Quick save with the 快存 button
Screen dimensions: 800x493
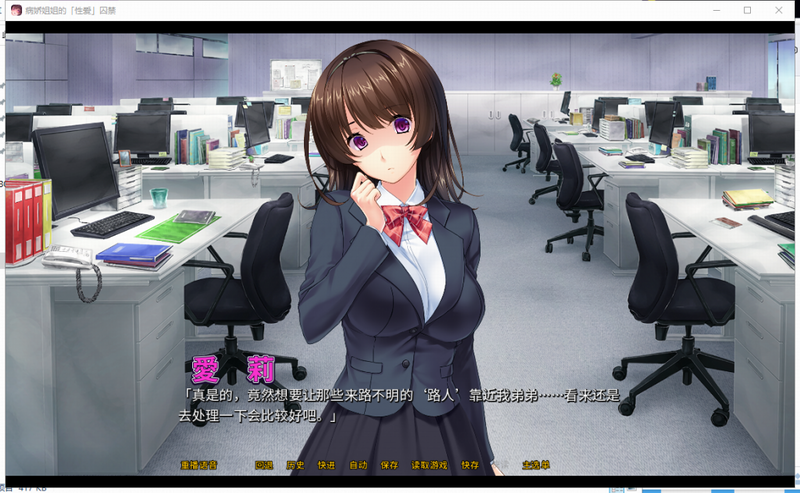pyautogui.click(x=470, y=466)
